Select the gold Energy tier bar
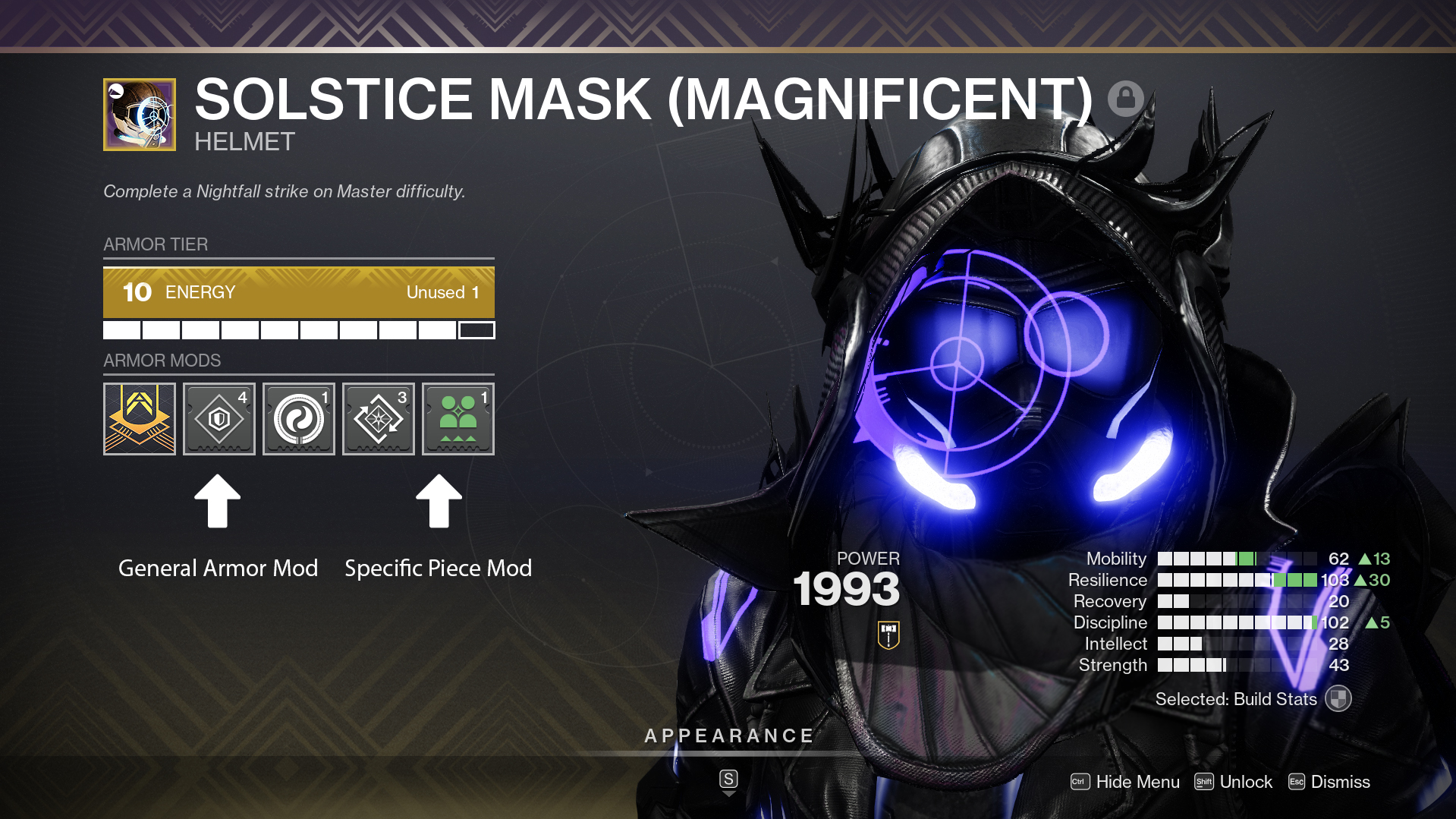The height and width of the screenshot is (819, 1456). (299, 292)
